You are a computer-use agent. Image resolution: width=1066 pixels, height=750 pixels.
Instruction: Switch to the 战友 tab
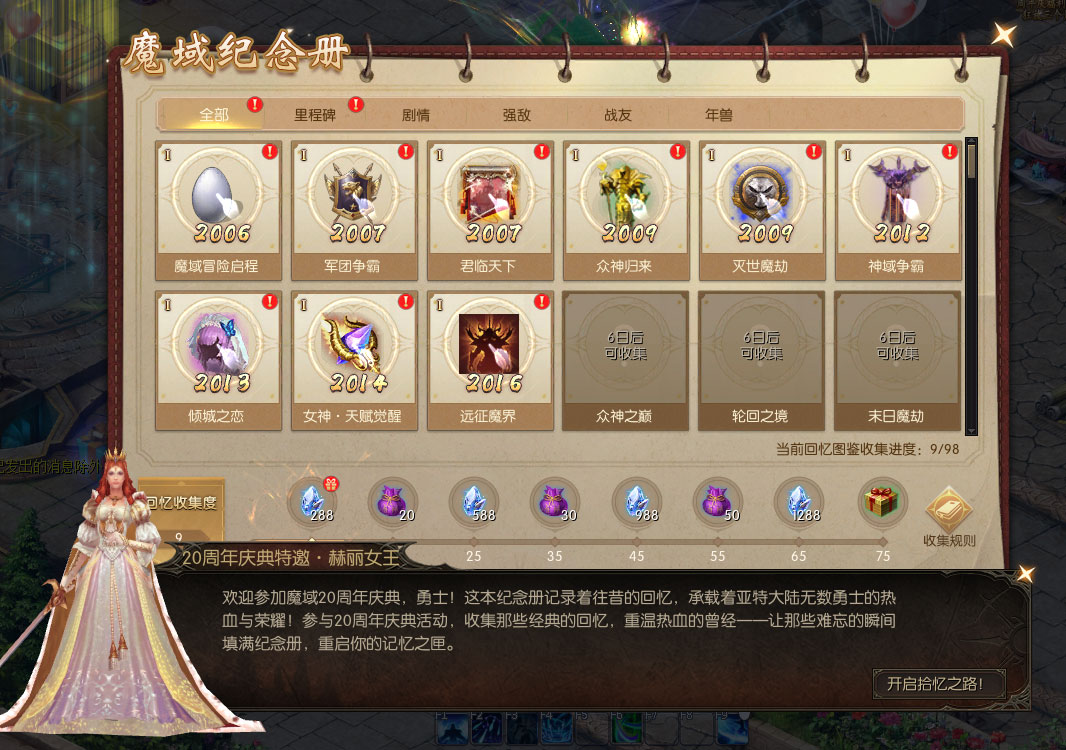pos(618,115)
